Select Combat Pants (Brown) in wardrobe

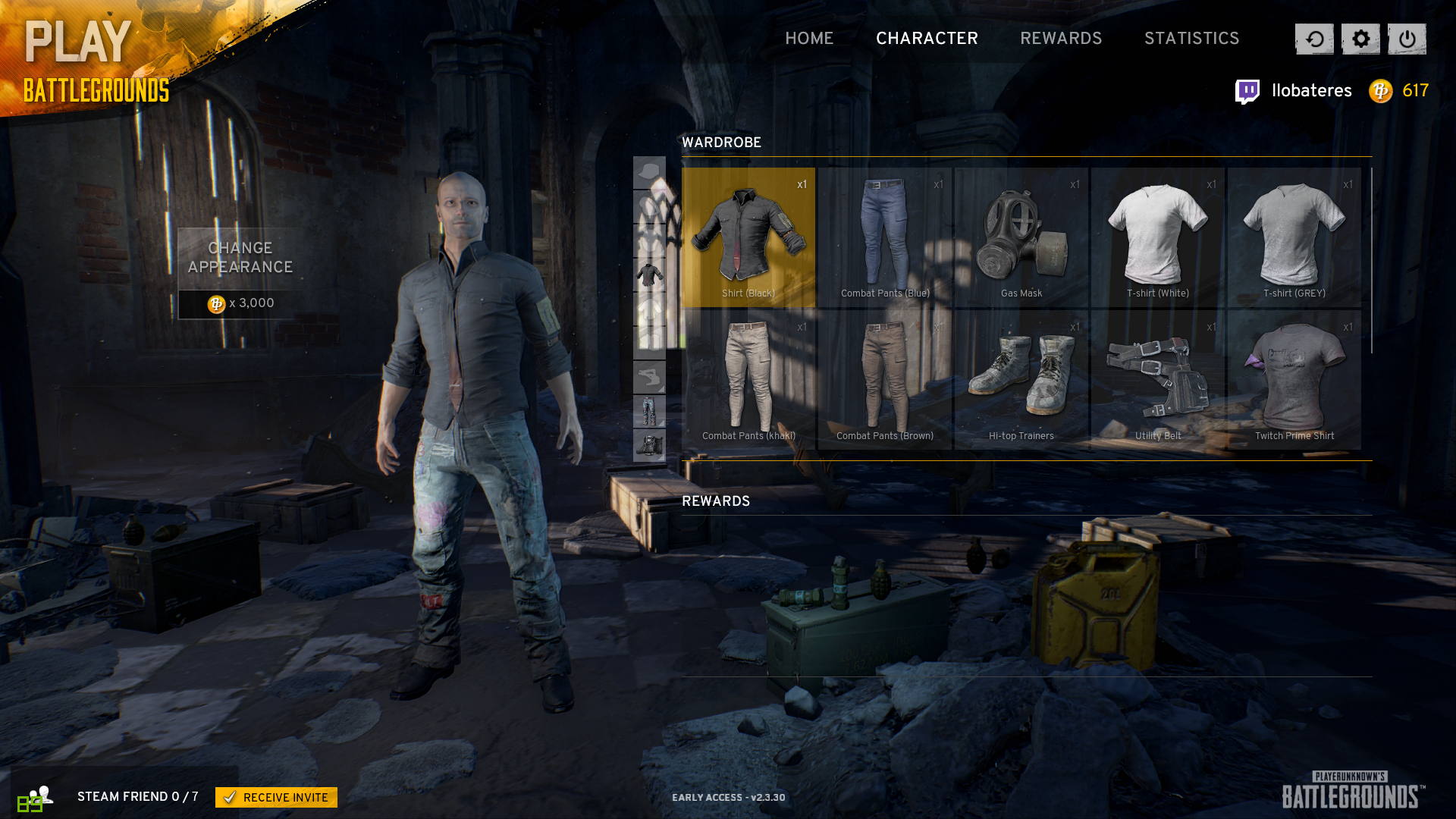tap(885, 380)
